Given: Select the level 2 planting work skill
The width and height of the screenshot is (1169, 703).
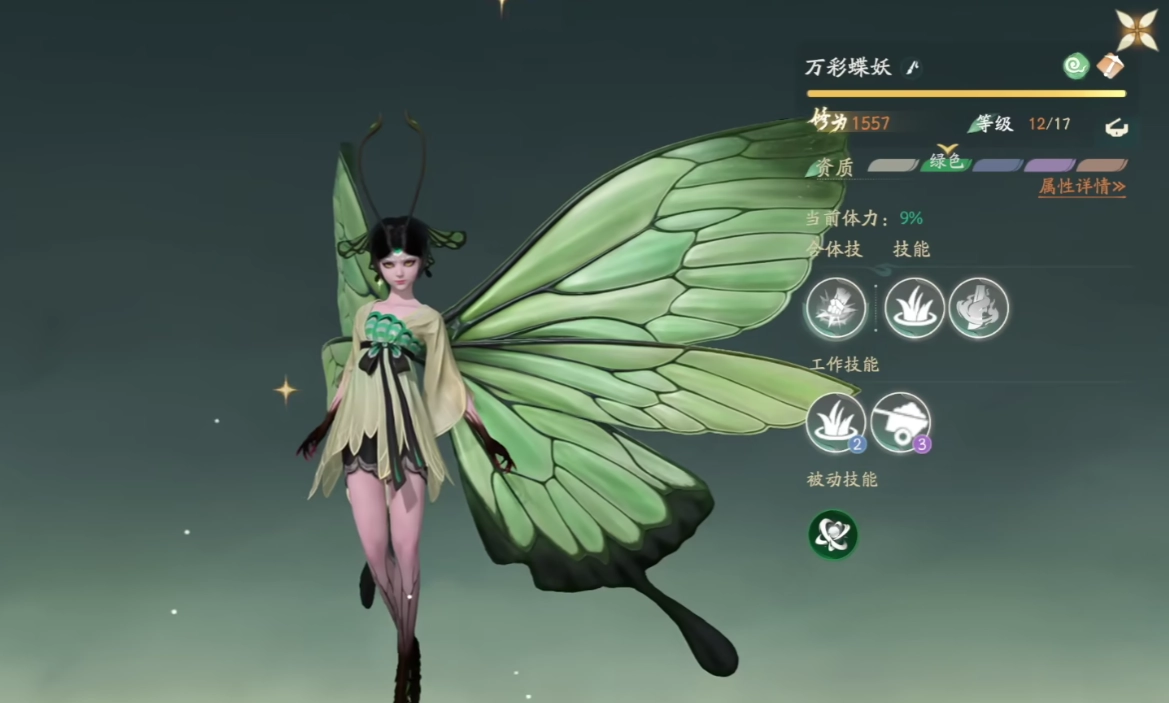Looking at the screenshot, I should [x=836, y=422].
